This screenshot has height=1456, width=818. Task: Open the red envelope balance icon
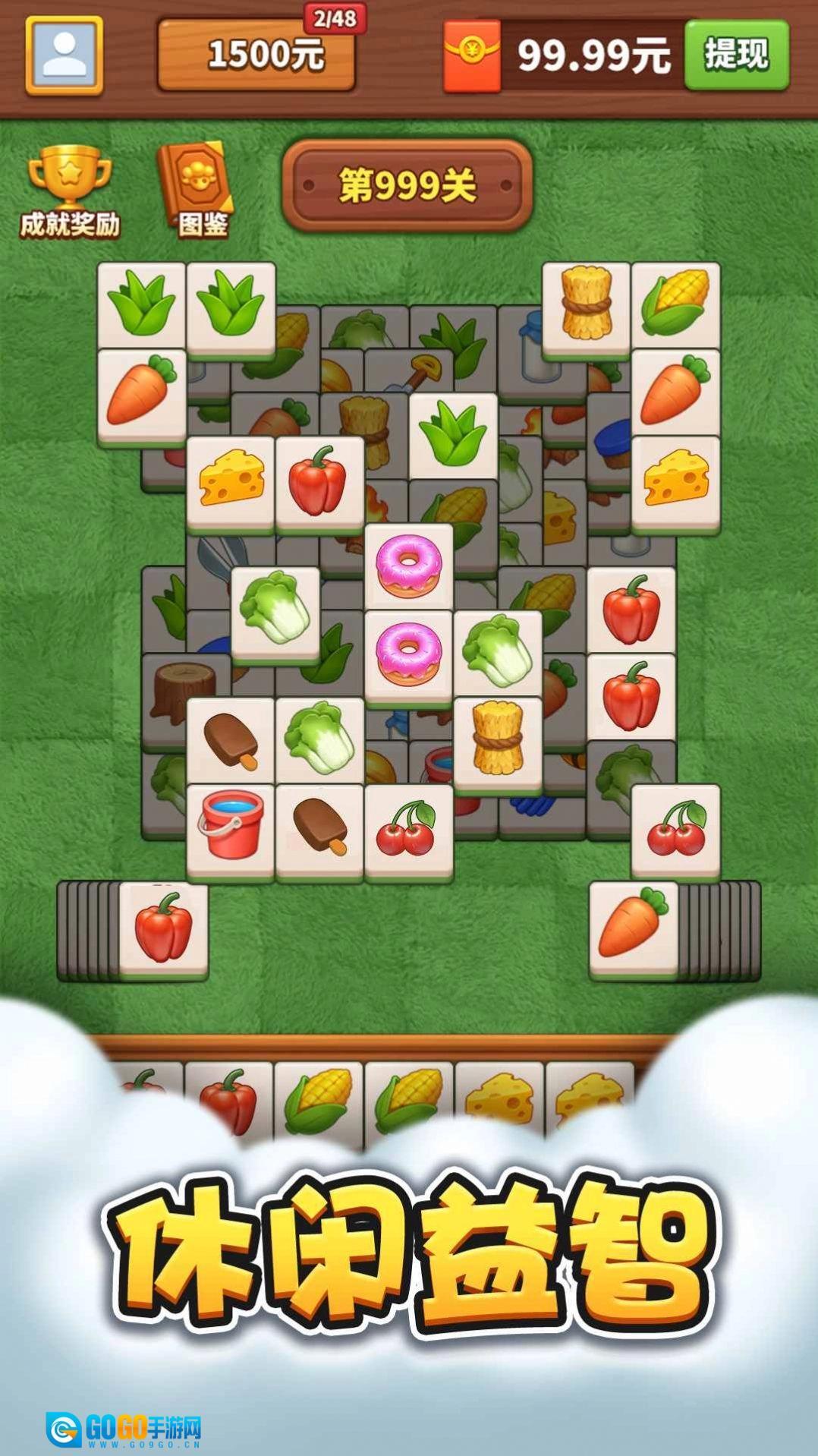point(471,55)
